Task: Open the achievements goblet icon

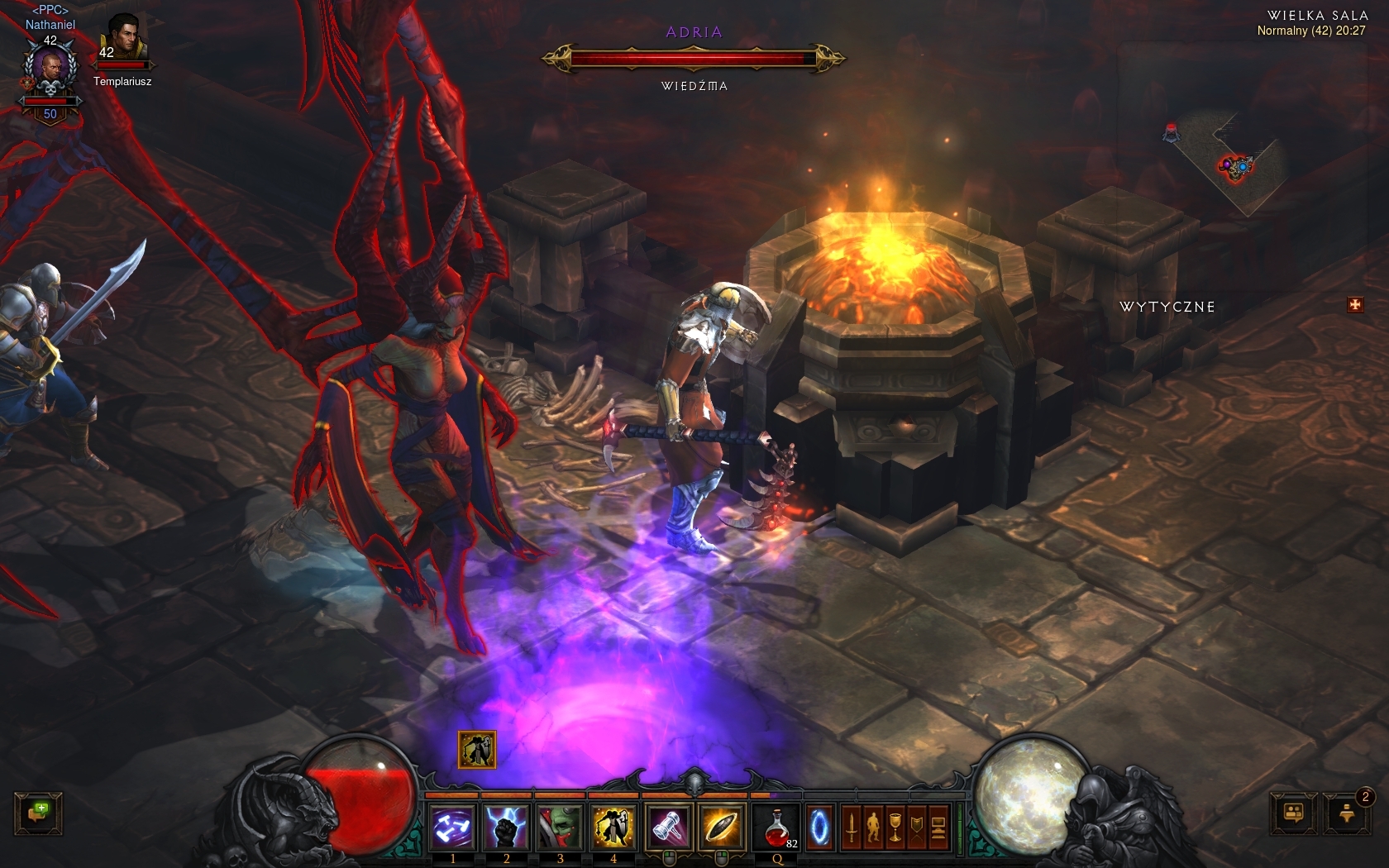Action: [895, 827]
